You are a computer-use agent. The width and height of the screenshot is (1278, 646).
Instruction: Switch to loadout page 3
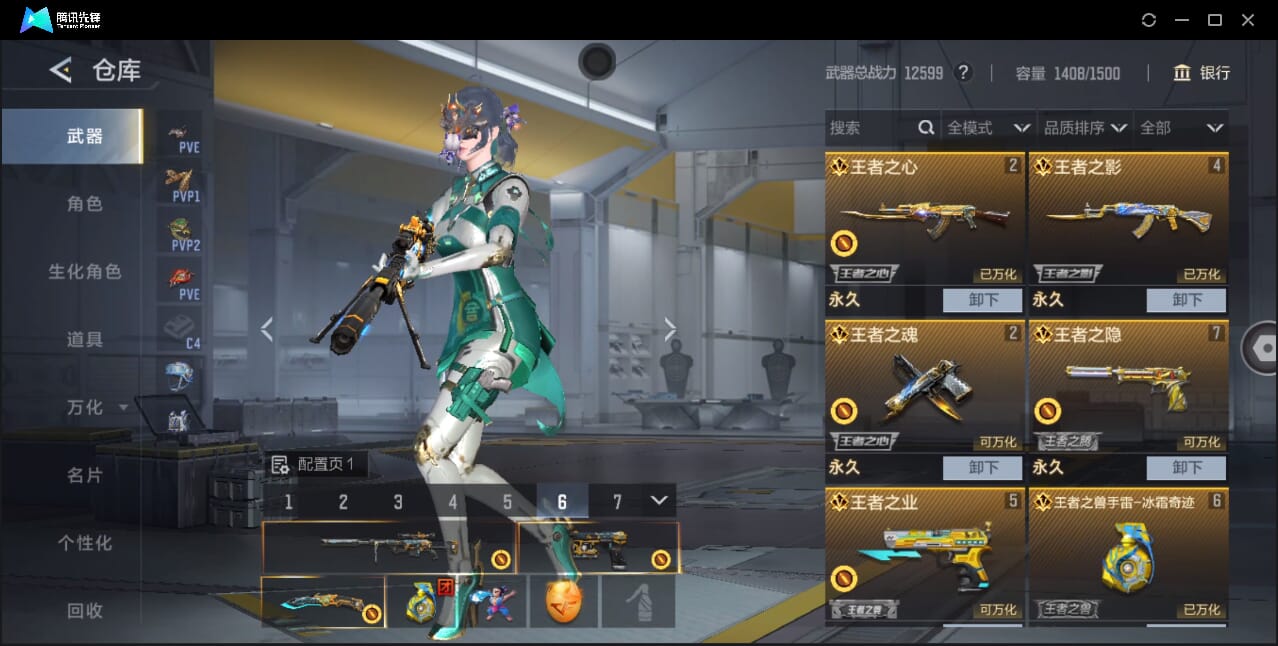(x=398, y=502)
